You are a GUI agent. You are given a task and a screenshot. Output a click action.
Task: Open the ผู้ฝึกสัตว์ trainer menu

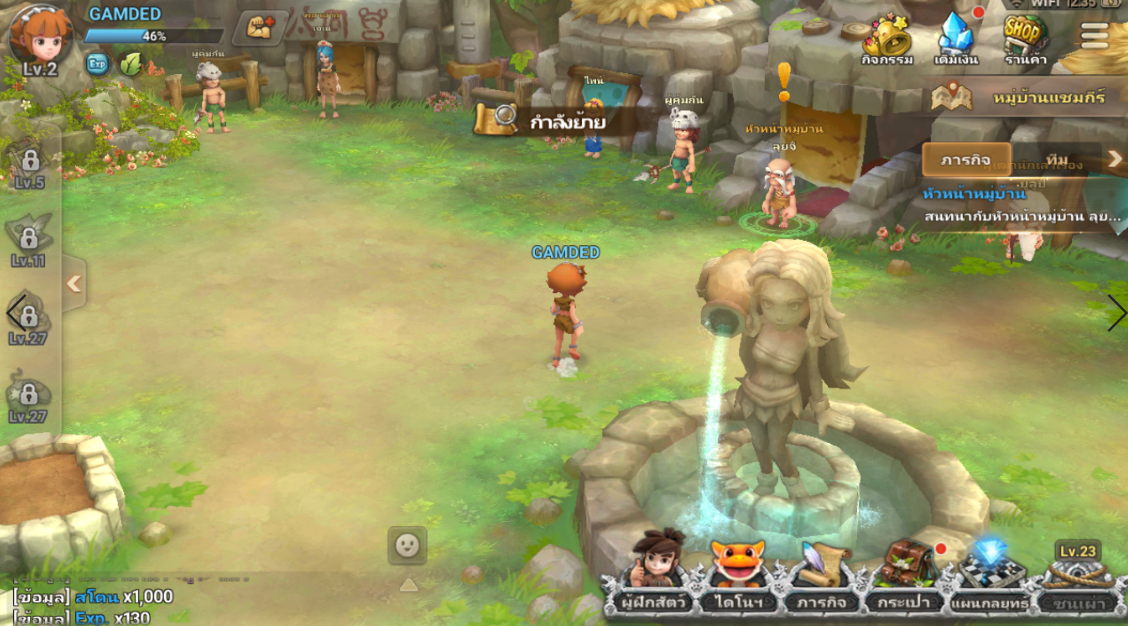coord(653,574)
